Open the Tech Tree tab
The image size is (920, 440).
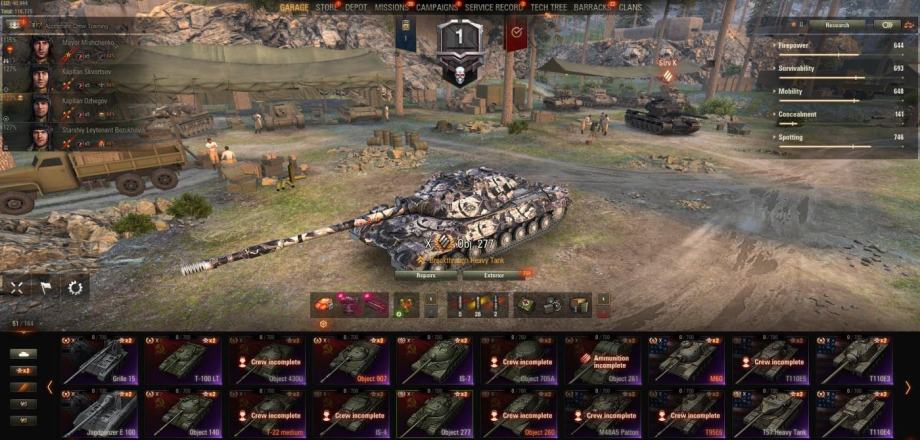click(551, 7)
